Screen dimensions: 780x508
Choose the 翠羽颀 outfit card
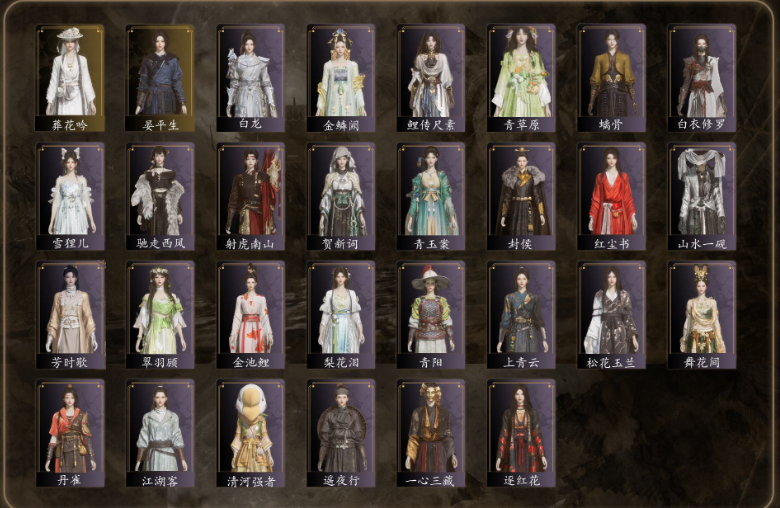(x=160, y=314)
